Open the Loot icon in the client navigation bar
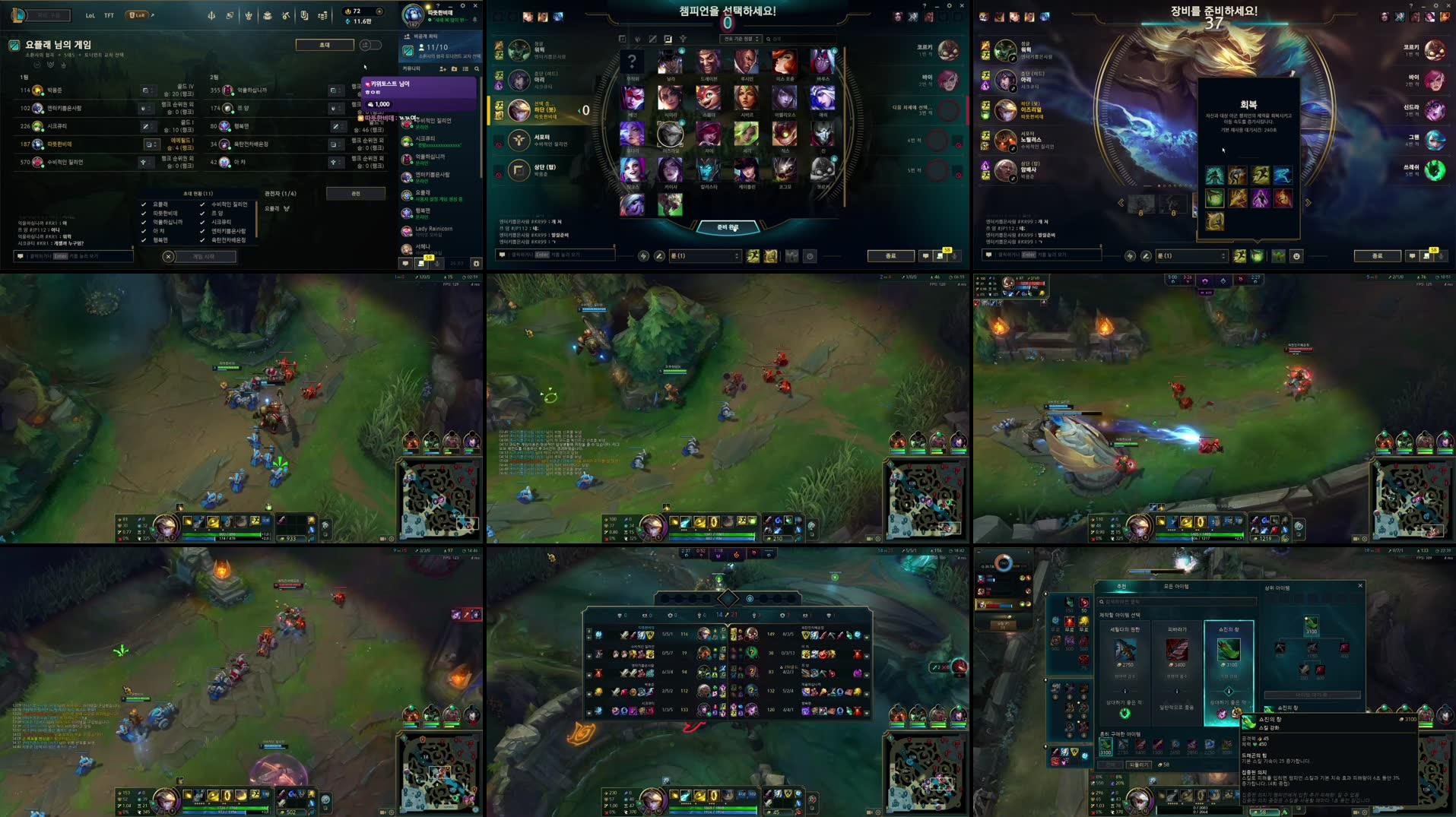 267,16
